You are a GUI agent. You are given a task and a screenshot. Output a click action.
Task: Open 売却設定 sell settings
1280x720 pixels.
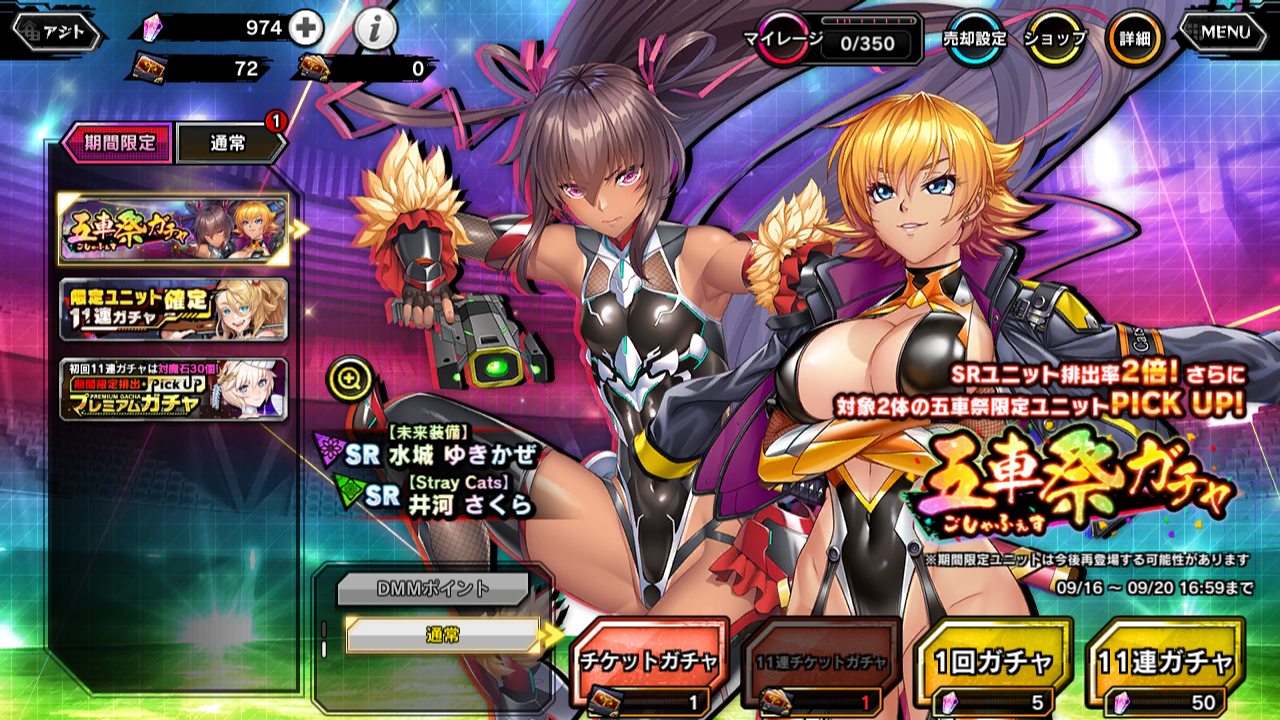coord(975,39)
